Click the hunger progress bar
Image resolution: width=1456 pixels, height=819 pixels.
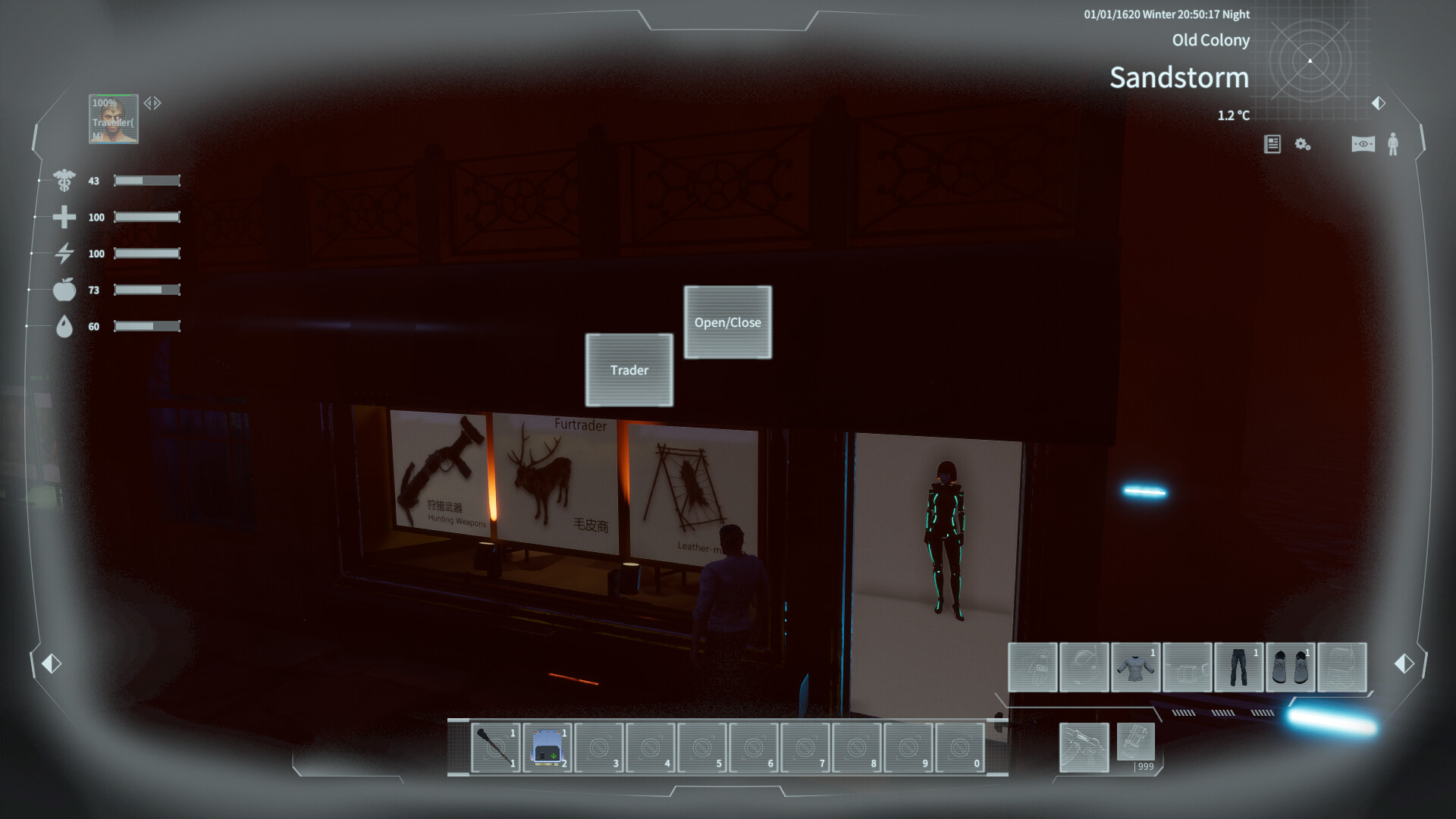[x=146, y=290]
